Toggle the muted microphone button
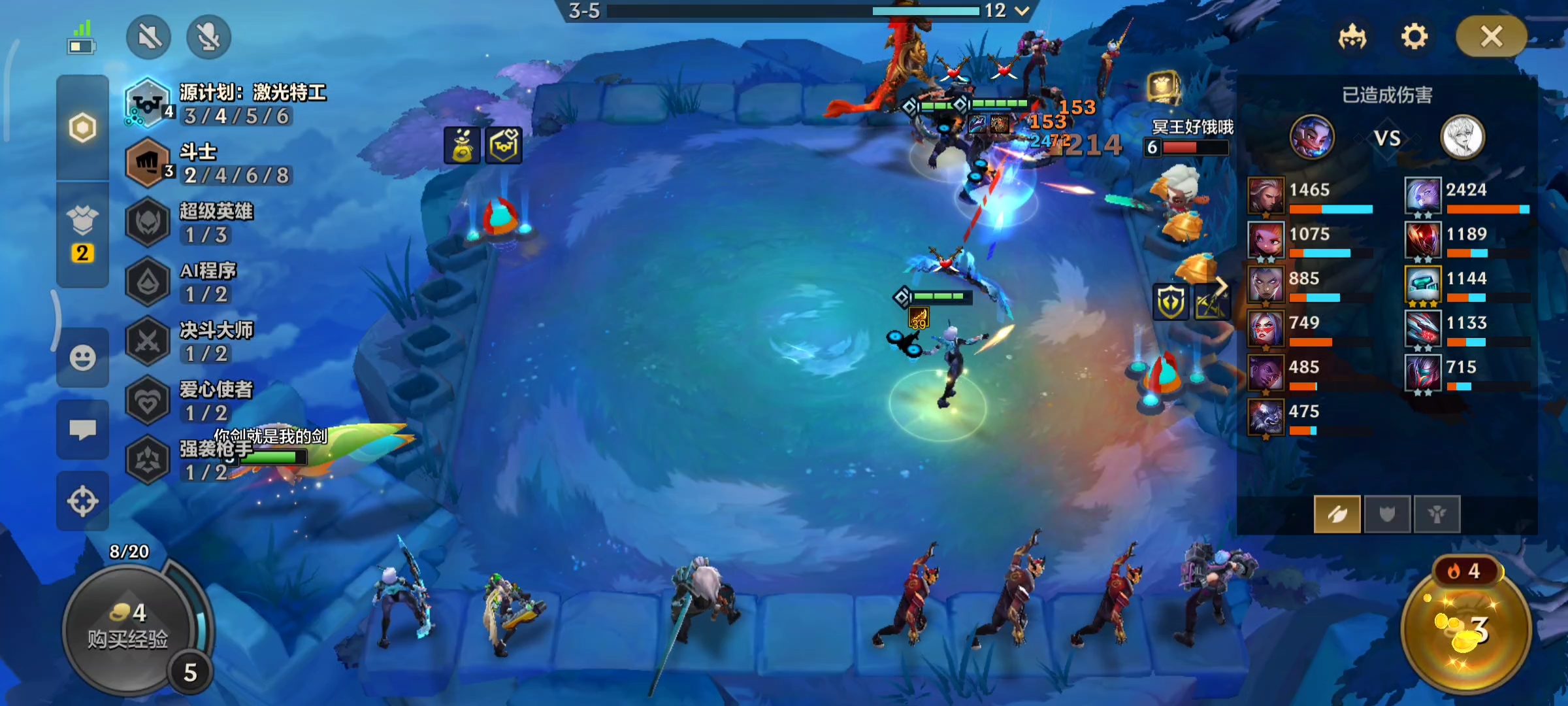 pyautogui.click(x=208, y=37)
